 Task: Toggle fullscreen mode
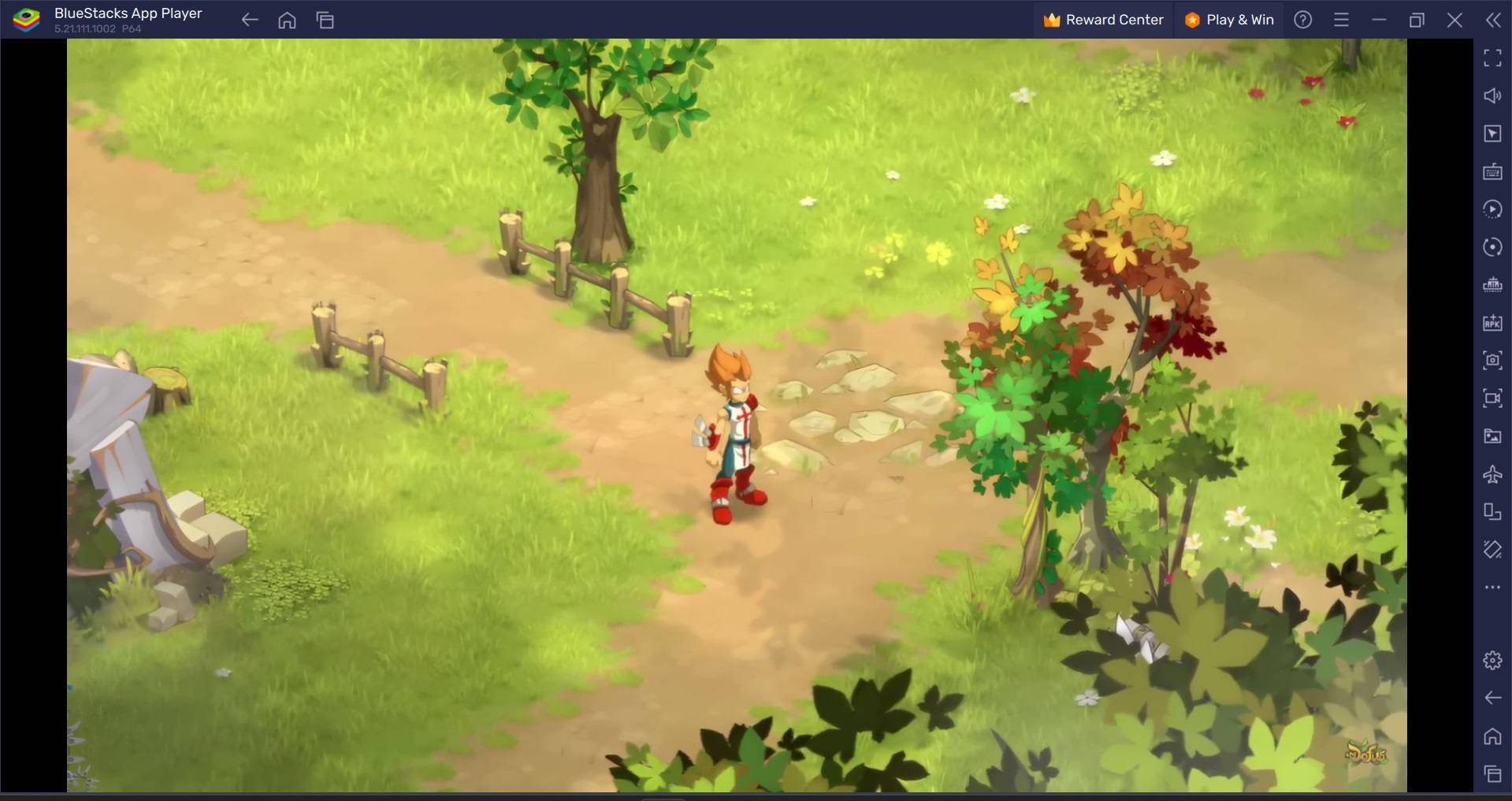tap(1492, 57)
